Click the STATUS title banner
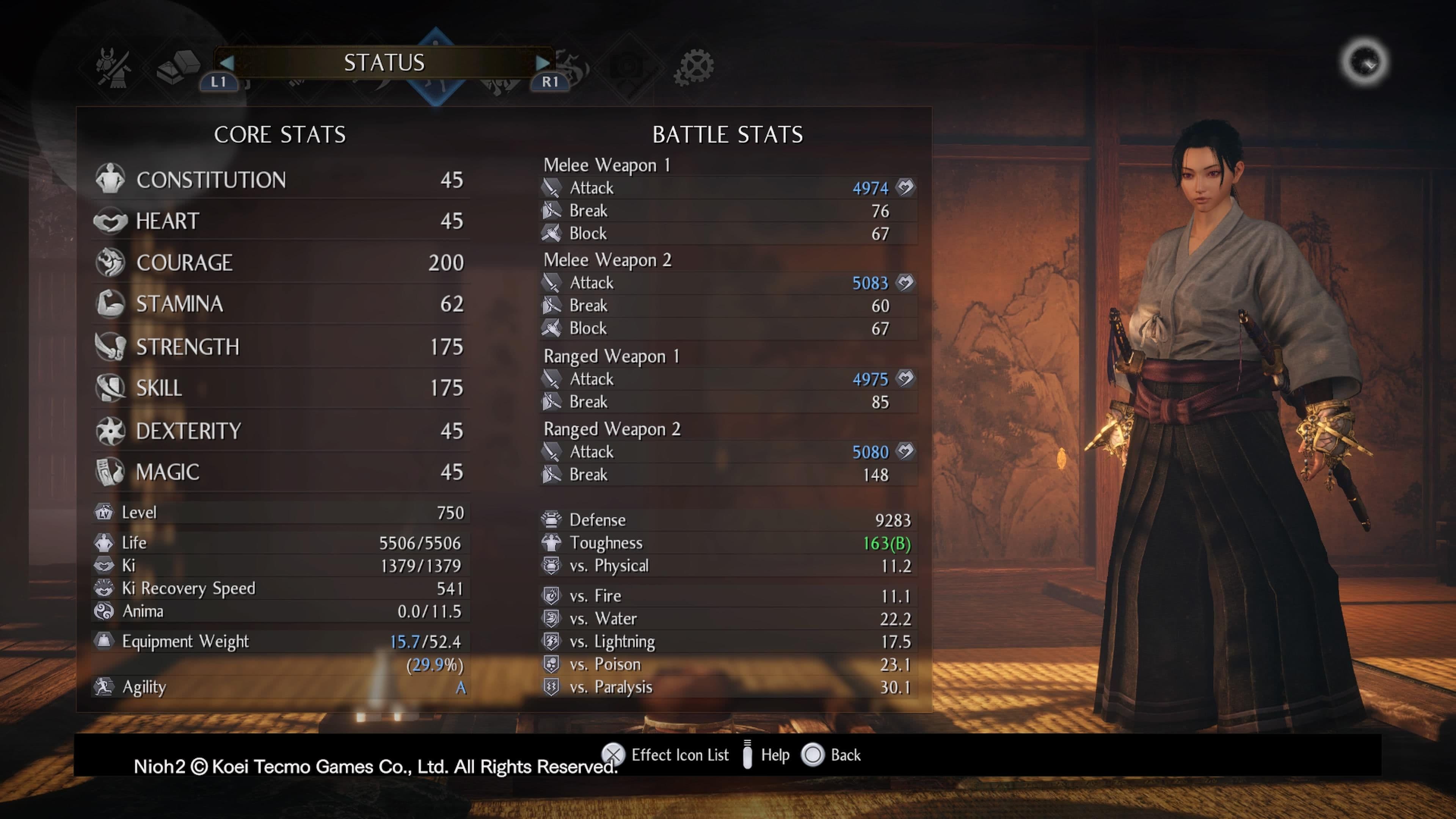The width and height of the screenshot is (1456, 819). [385, 63]
